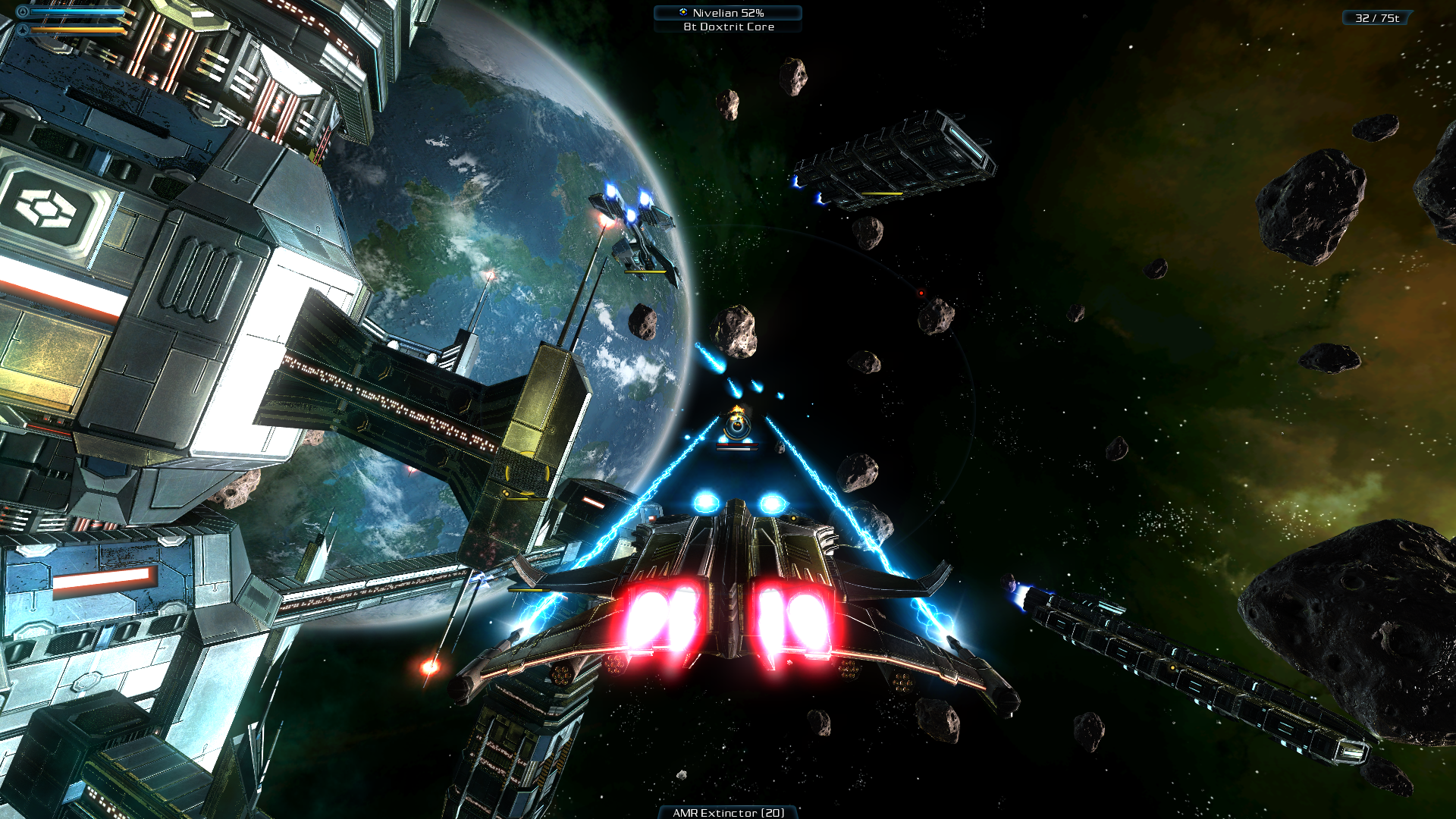Click the Nivelian faction emblem icon
Viewport: 1456px width, 819px height.
pos(683,12)
